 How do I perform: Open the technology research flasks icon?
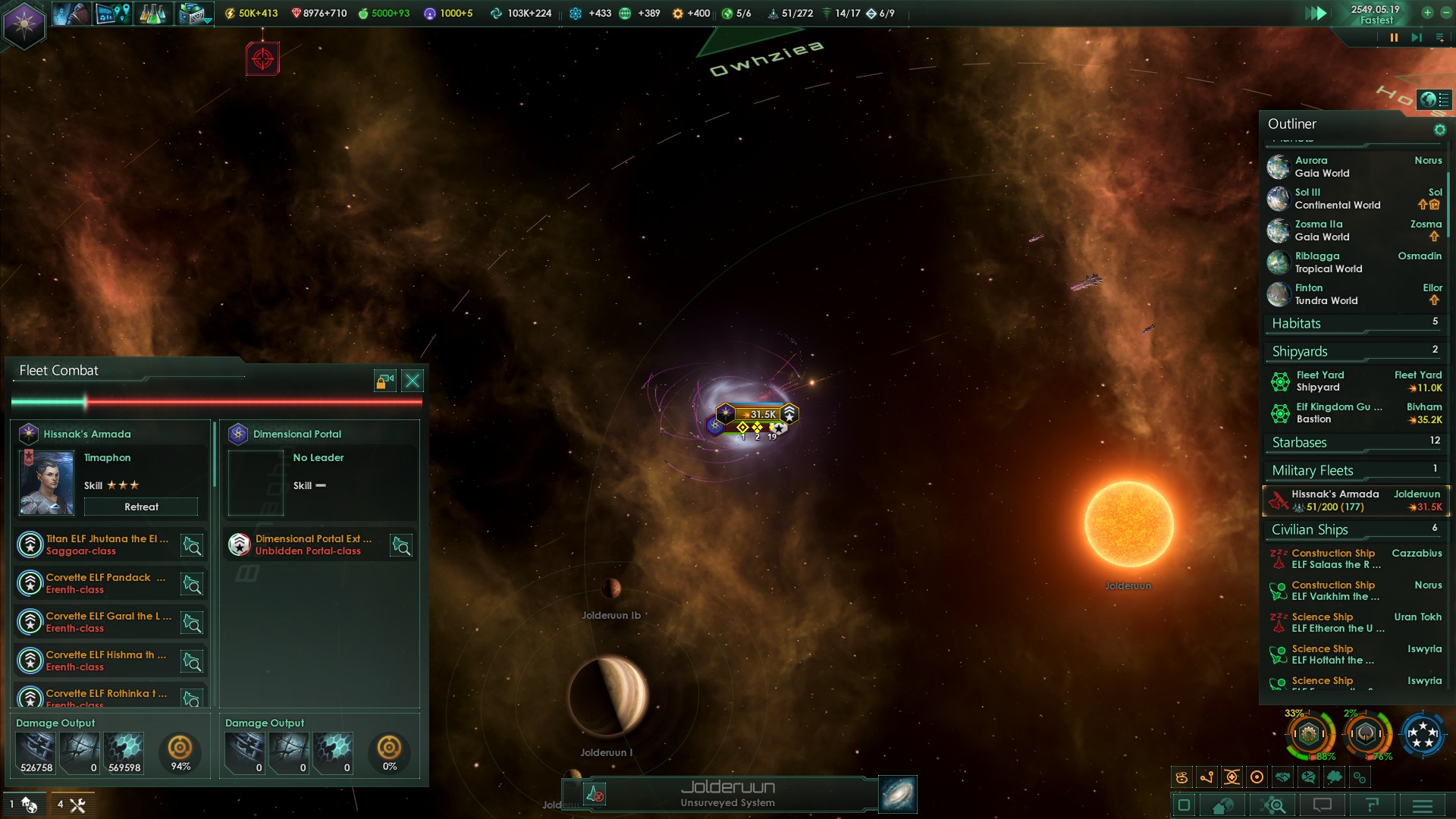[152, 14]
